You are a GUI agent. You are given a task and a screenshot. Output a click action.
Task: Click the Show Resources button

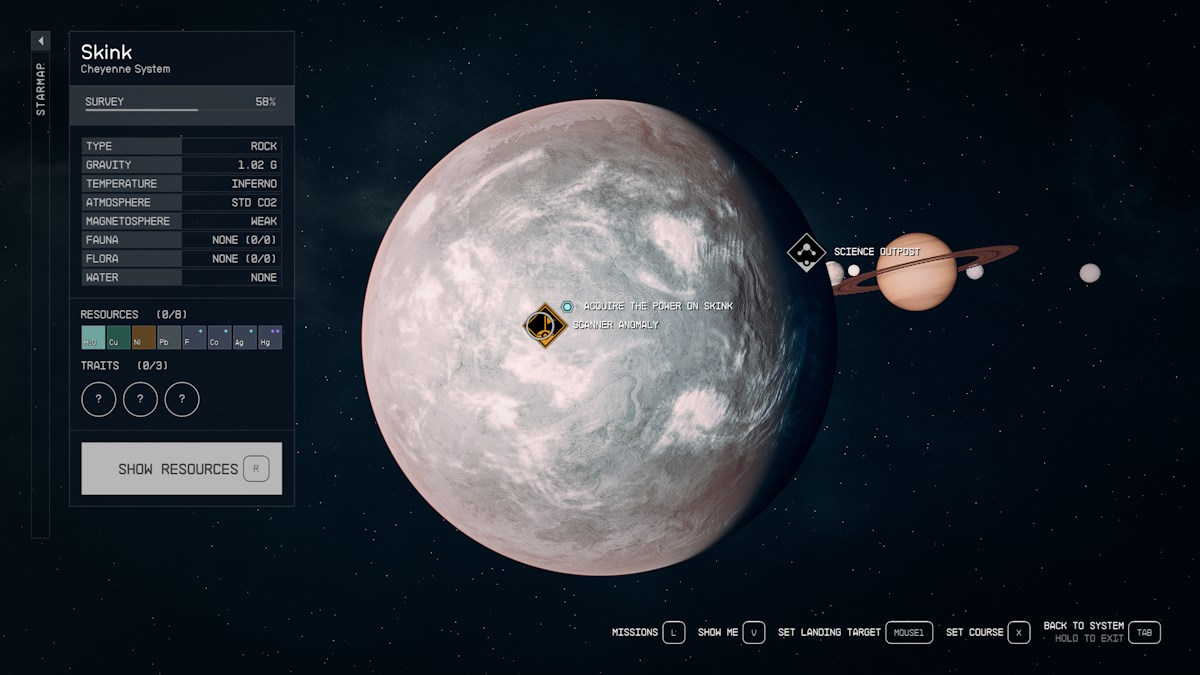[181, 468]
